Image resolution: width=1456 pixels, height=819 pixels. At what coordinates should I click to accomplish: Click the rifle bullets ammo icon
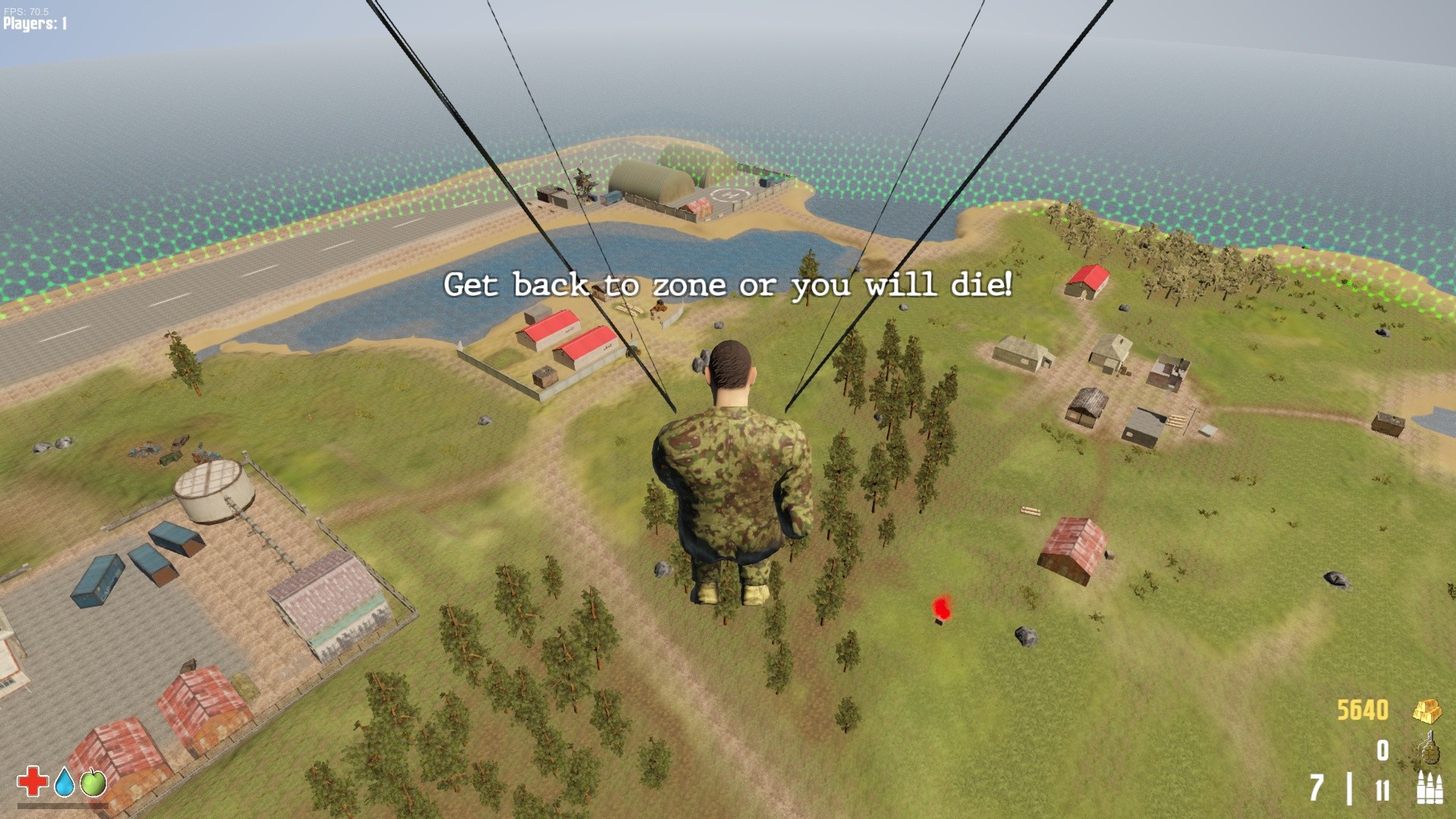pyautogui.click(x=1429, y=787)
